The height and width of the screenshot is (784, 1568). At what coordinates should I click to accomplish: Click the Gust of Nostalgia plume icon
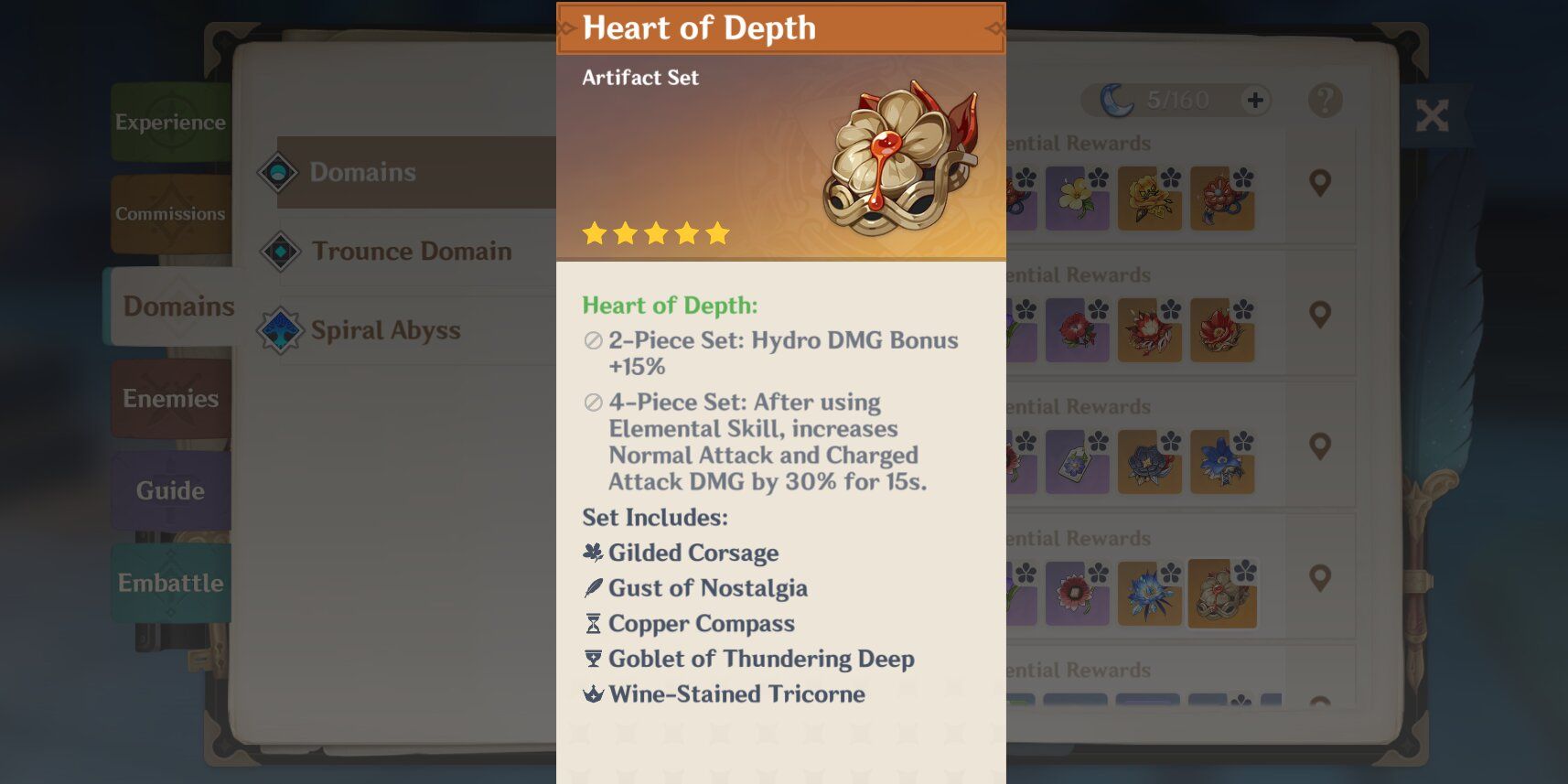click(x=593, y=588)
